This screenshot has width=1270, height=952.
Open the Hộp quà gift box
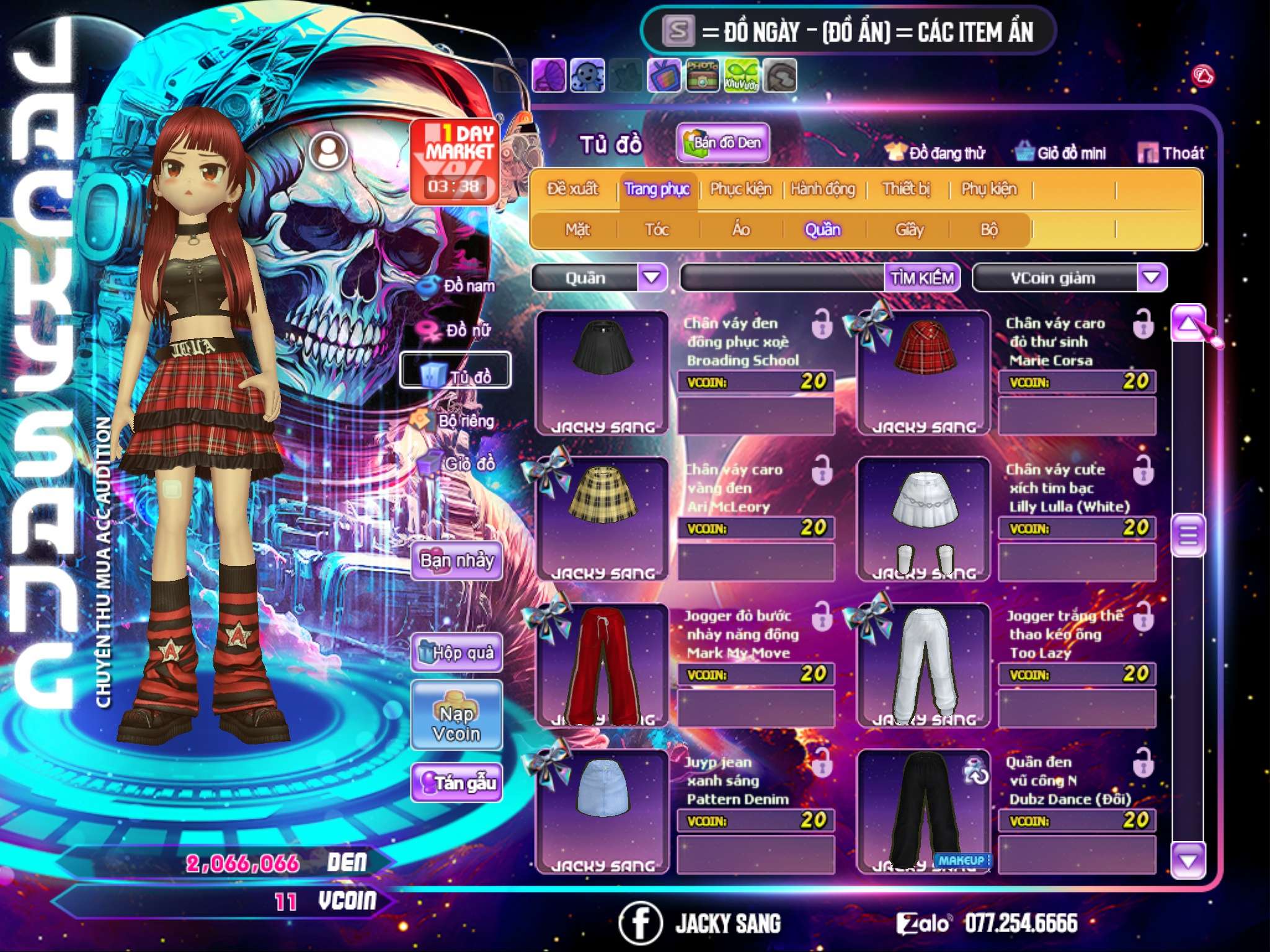[456, 652]
